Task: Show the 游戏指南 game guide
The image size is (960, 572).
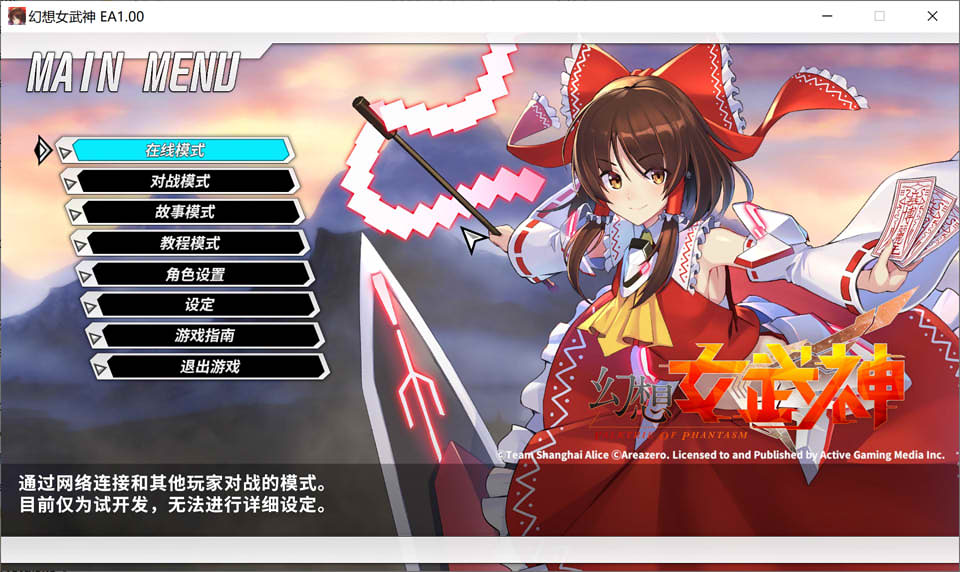Action: point(205,336)
